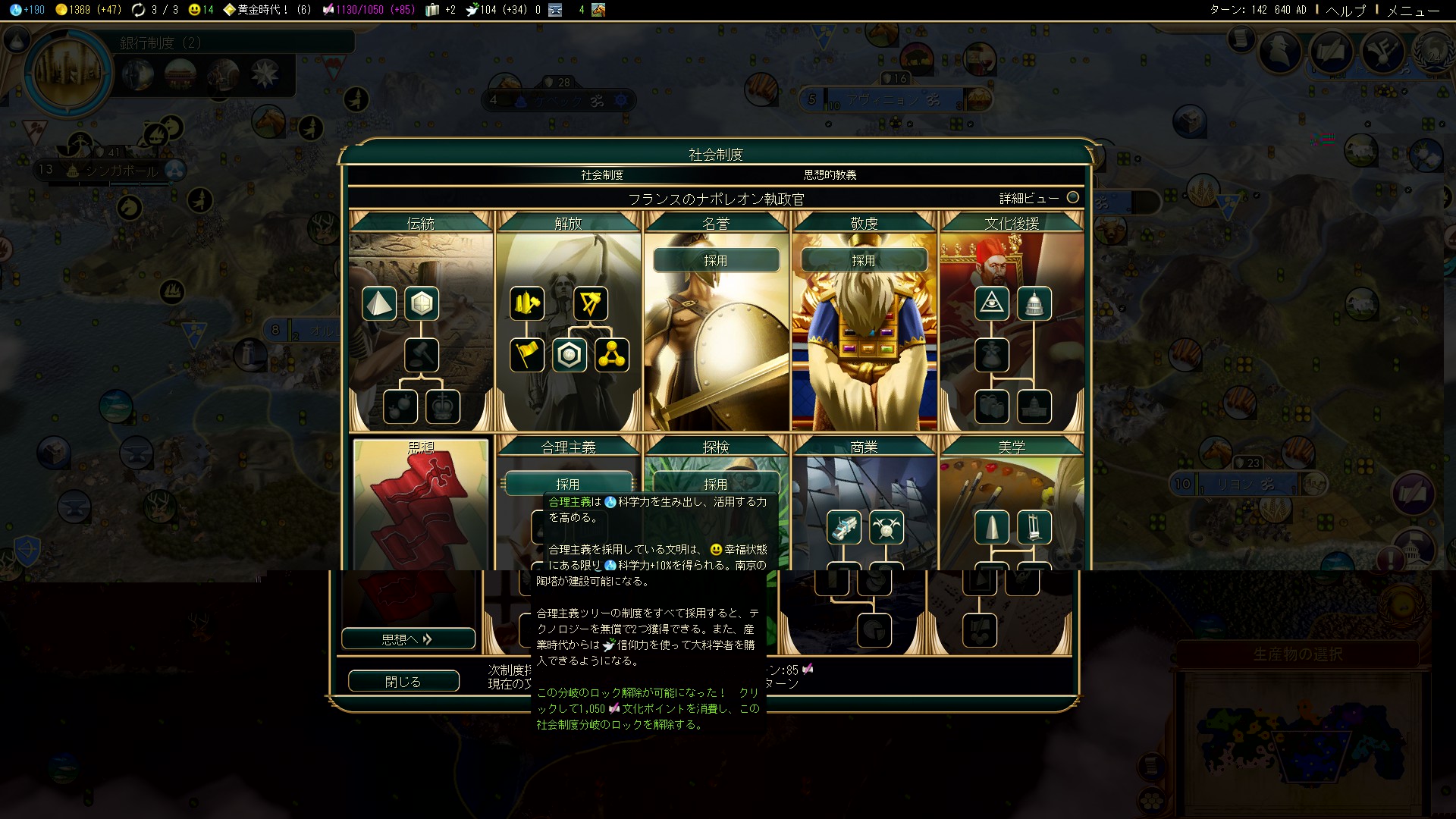Select the crown orb policy in 伝統
The image size is (1456, 819).
[443, 406]
